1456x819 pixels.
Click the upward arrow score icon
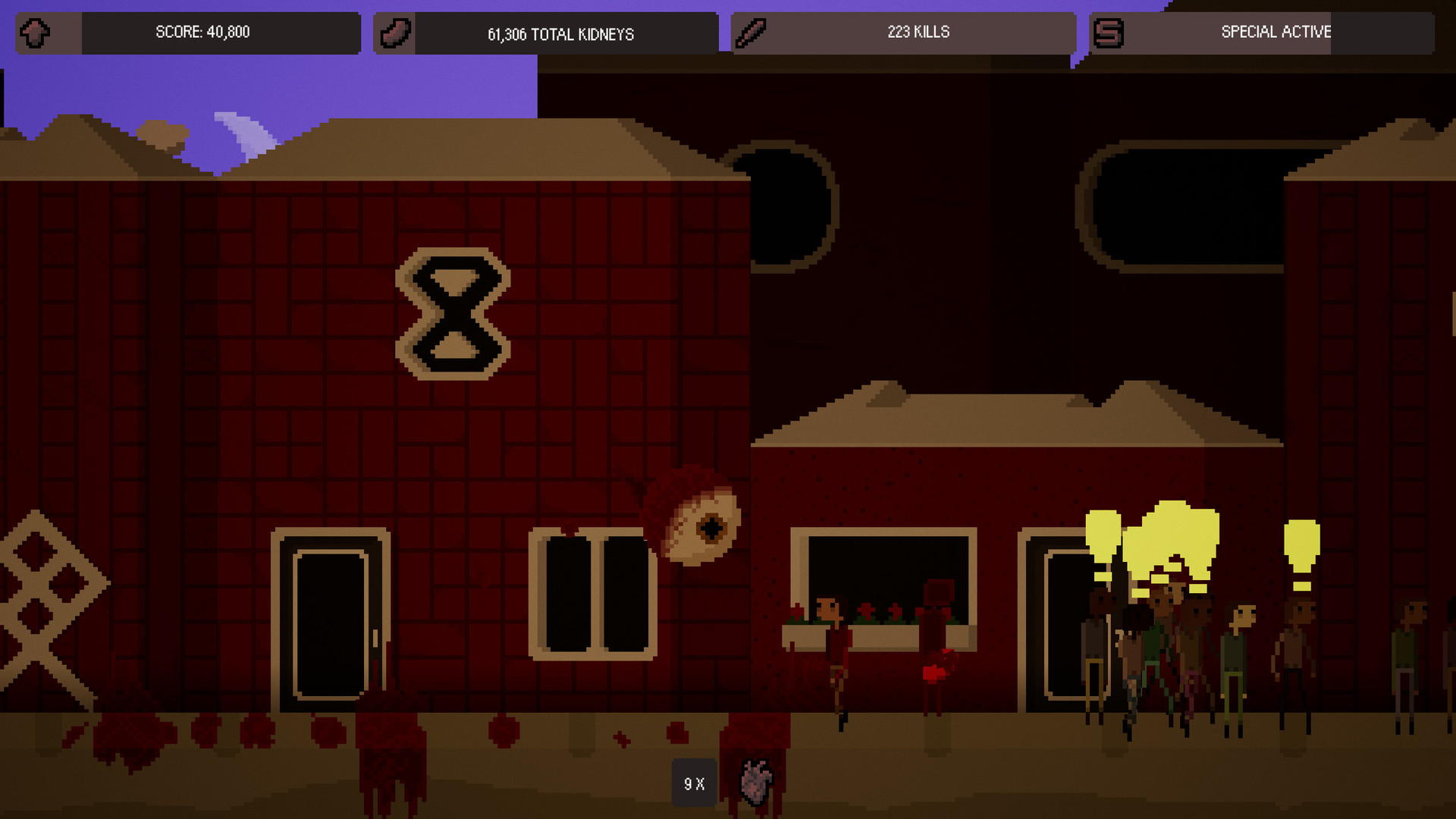coord(34,33)
